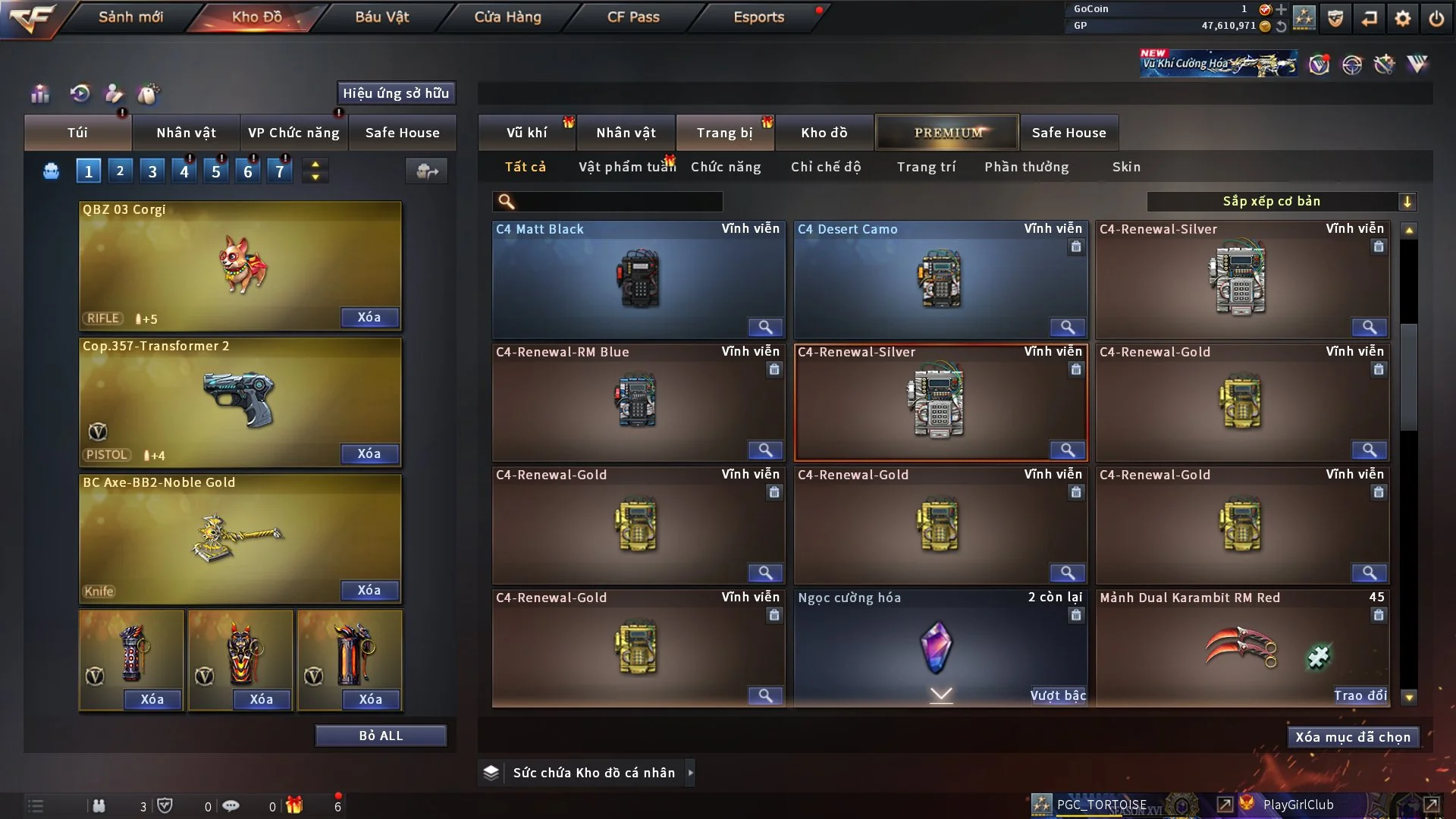This screenshot has height=819, width=1456.
Task: Remove QBZ 03 Corgi with Xóa
Action: click(369, 317)
